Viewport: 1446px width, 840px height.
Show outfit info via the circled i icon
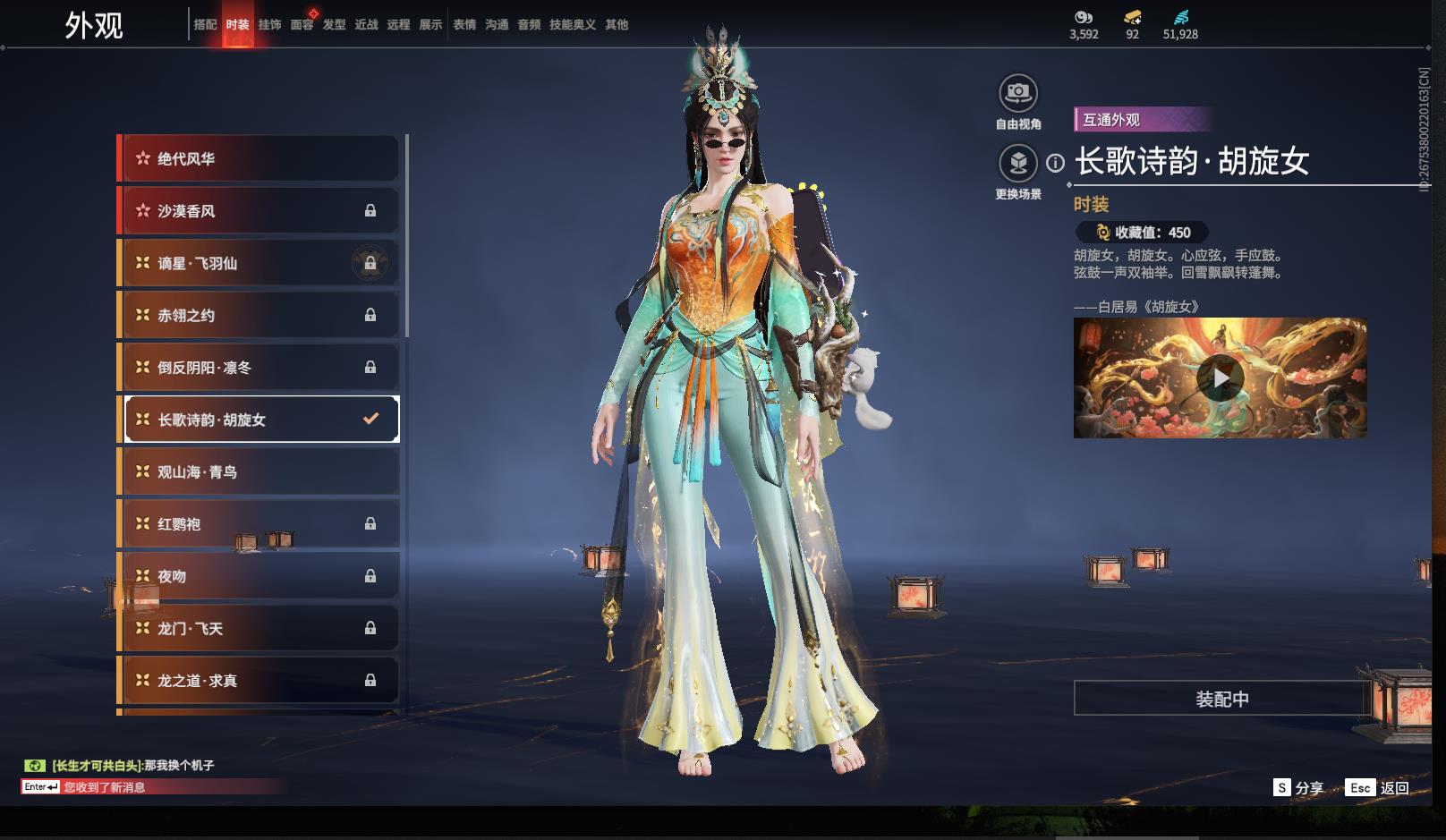coord(1056,163)
